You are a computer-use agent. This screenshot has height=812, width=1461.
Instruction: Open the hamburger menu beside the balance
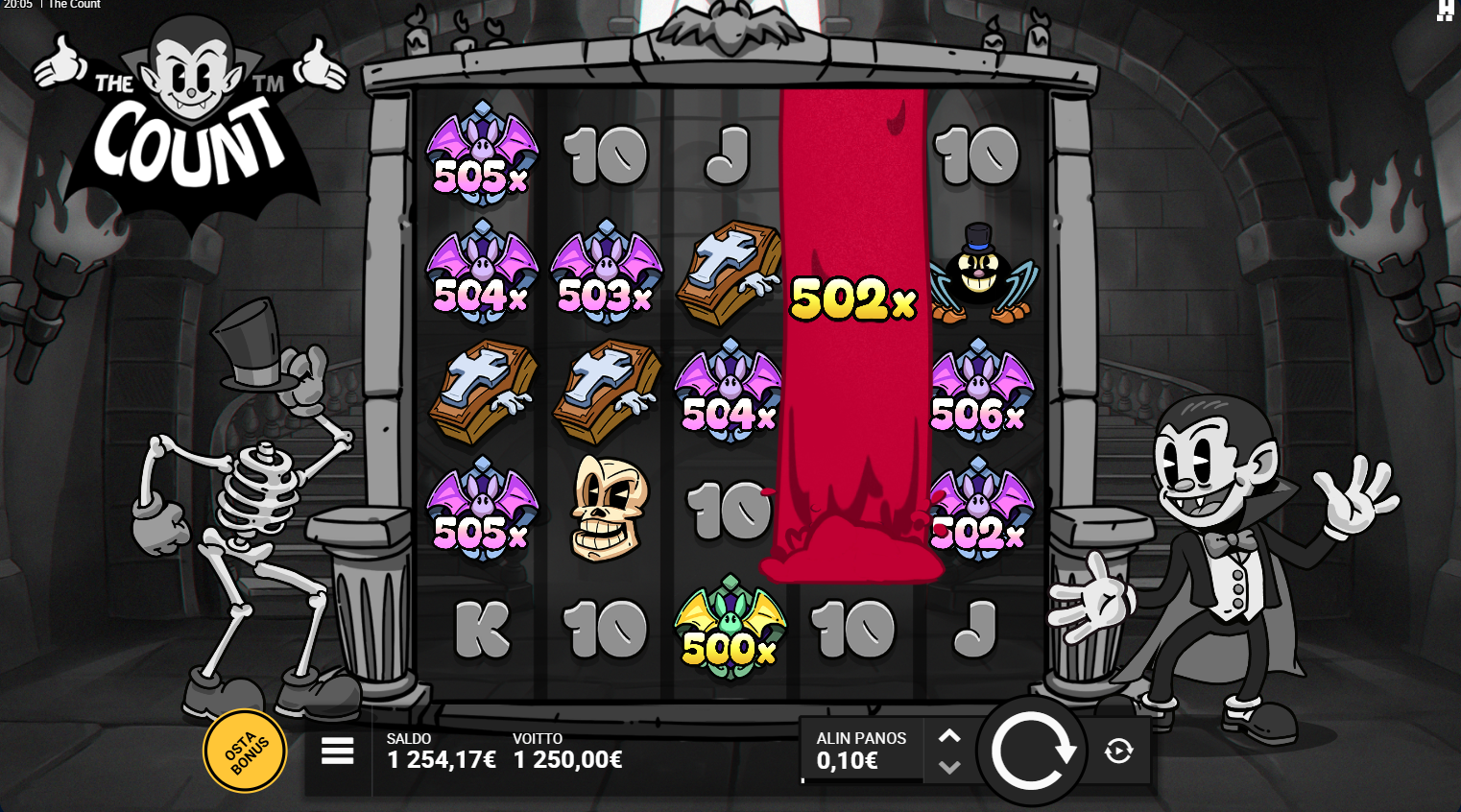pos(337,752)
